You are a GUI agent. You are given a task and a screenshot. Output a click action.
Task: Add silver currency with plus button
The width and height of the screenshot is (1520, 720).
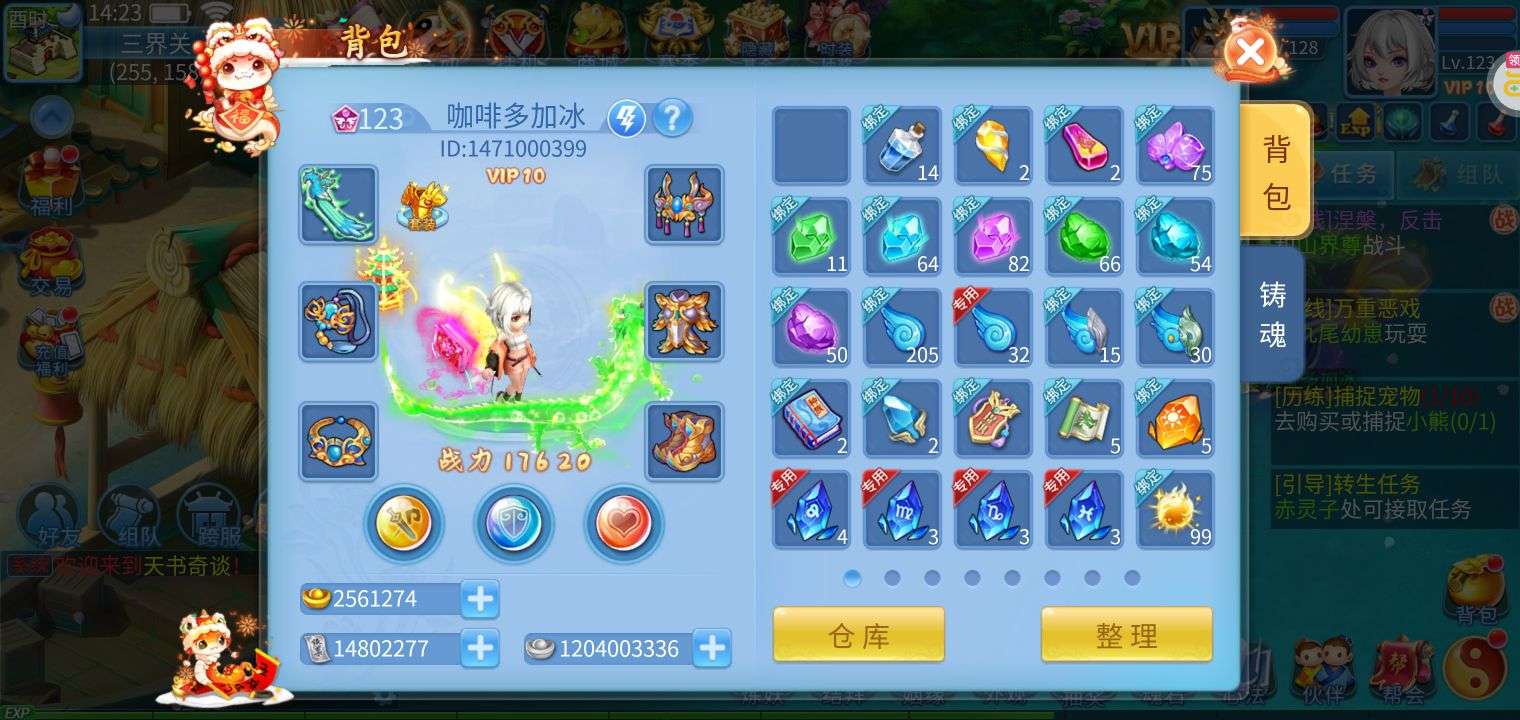click(711, 649)
